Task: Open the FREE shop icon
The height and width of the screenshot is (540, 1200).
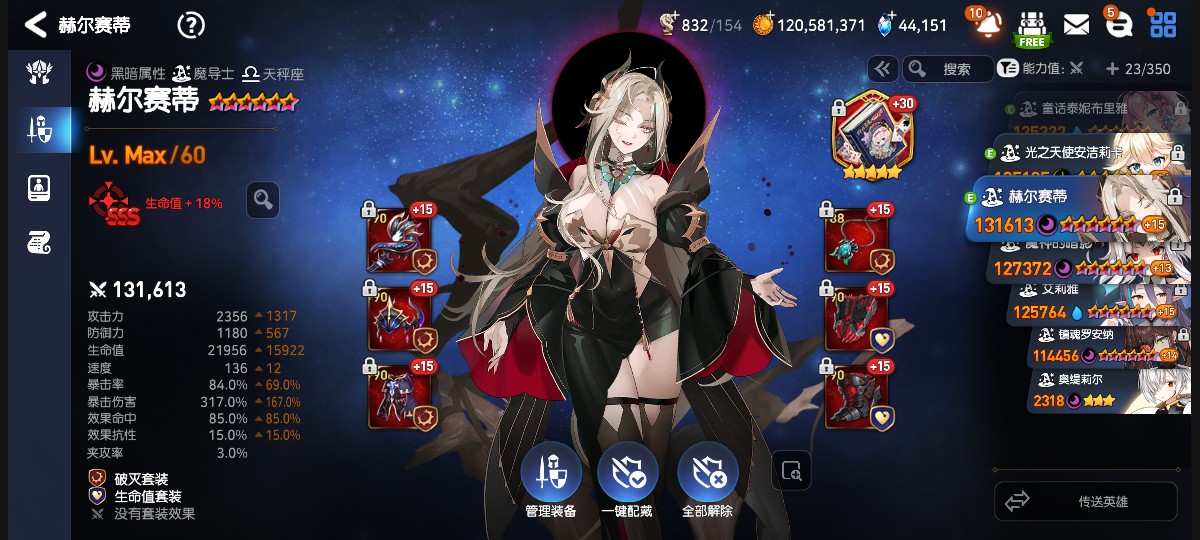Action: (x=1031, y=26)
